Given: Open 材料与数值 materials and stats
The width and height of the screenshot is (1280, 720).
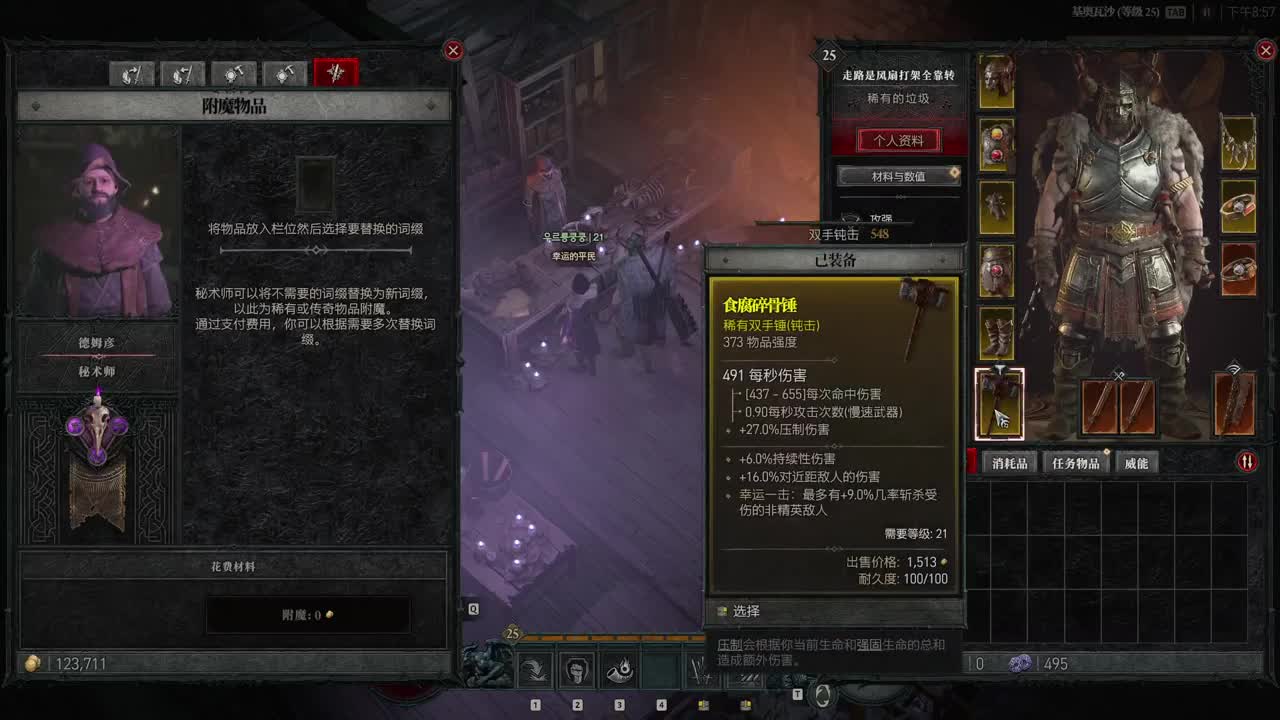Looking at the screenshot, I should click(x=898, y=176).
